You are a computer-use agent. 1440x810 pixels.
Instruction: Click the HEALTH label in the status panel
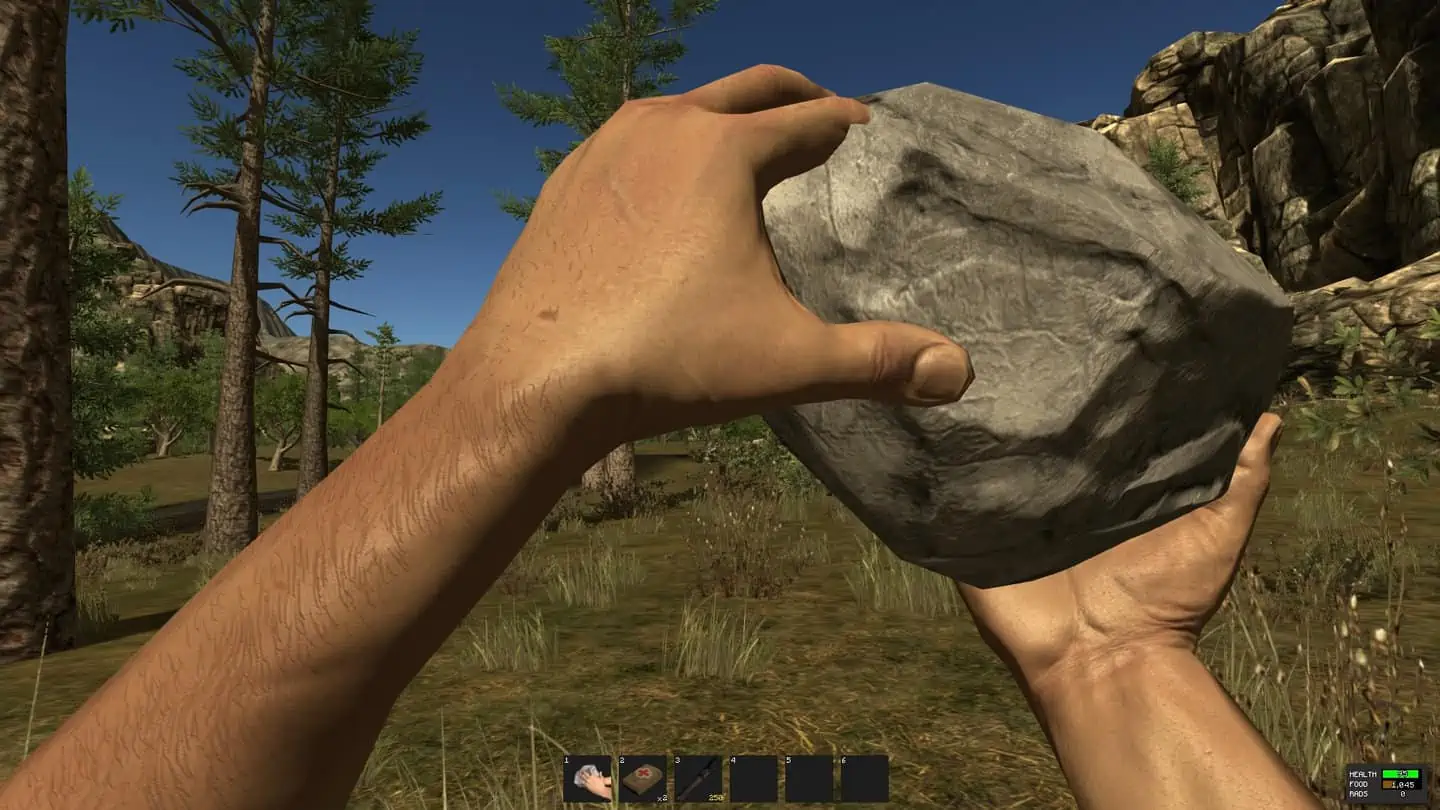pos(1363,773)
